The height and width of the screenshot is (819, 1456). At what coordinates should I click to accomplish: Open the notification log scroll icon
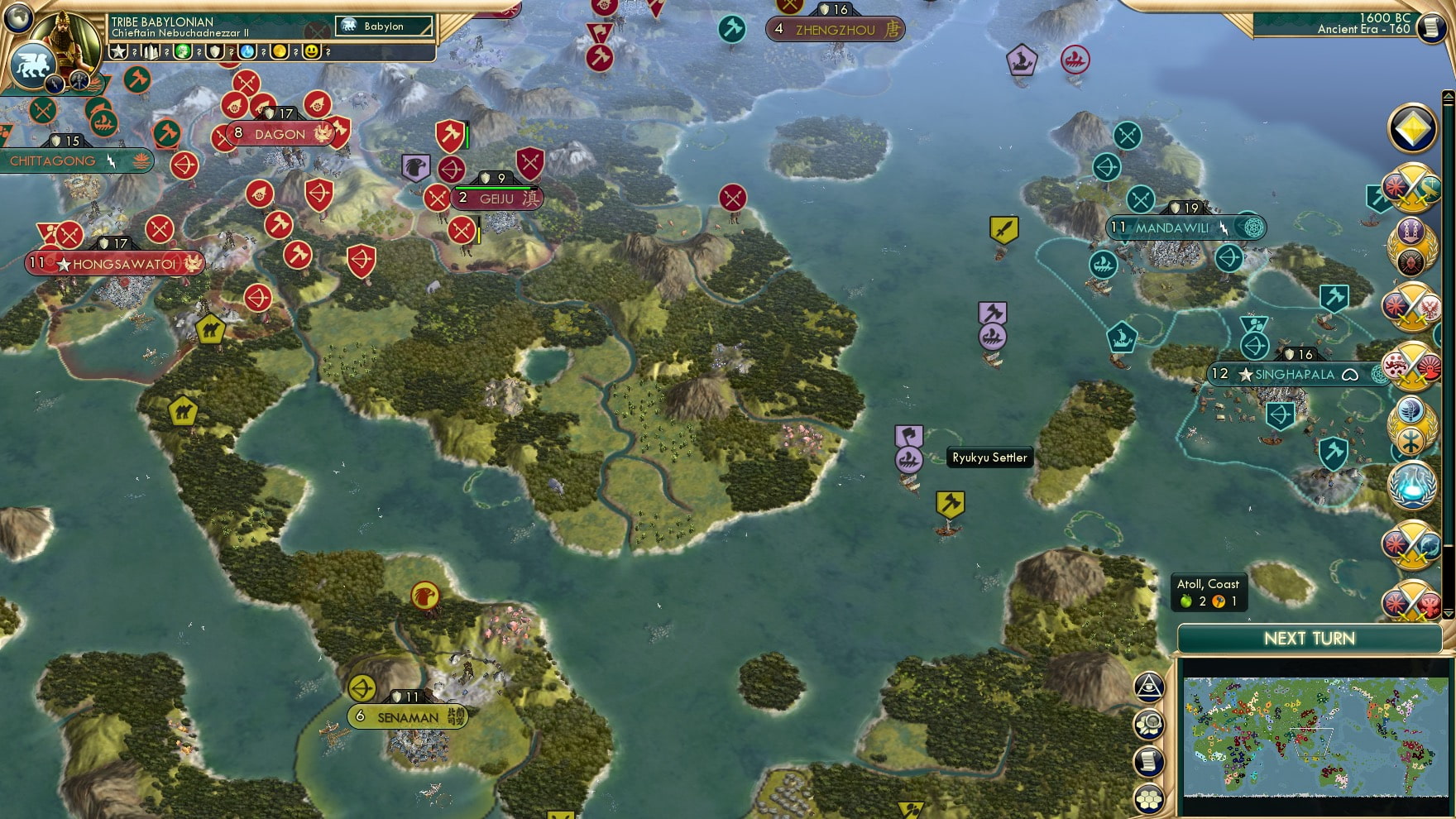1149,760
